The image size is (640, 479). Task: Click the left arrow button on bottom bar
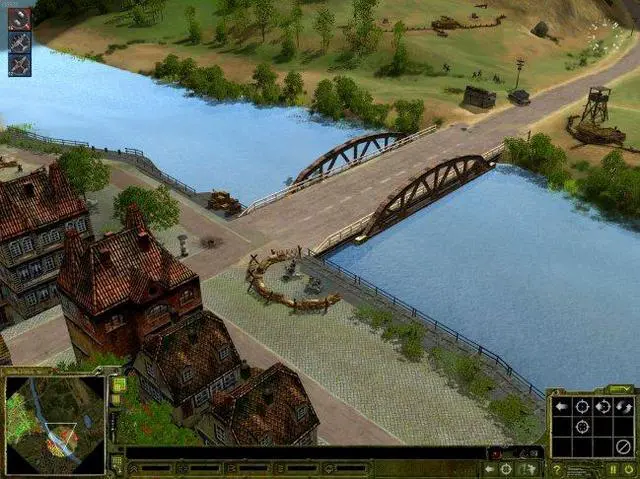pos(491,468)
